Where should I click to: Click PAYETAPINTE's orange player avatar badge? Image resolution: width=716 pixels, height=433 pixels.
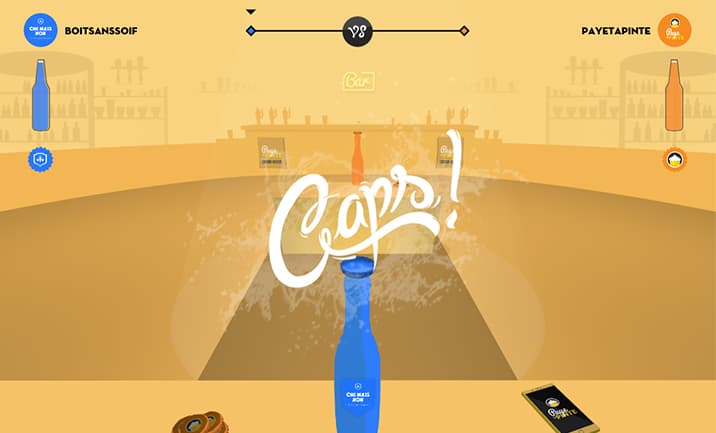click(x=675, y=30)
